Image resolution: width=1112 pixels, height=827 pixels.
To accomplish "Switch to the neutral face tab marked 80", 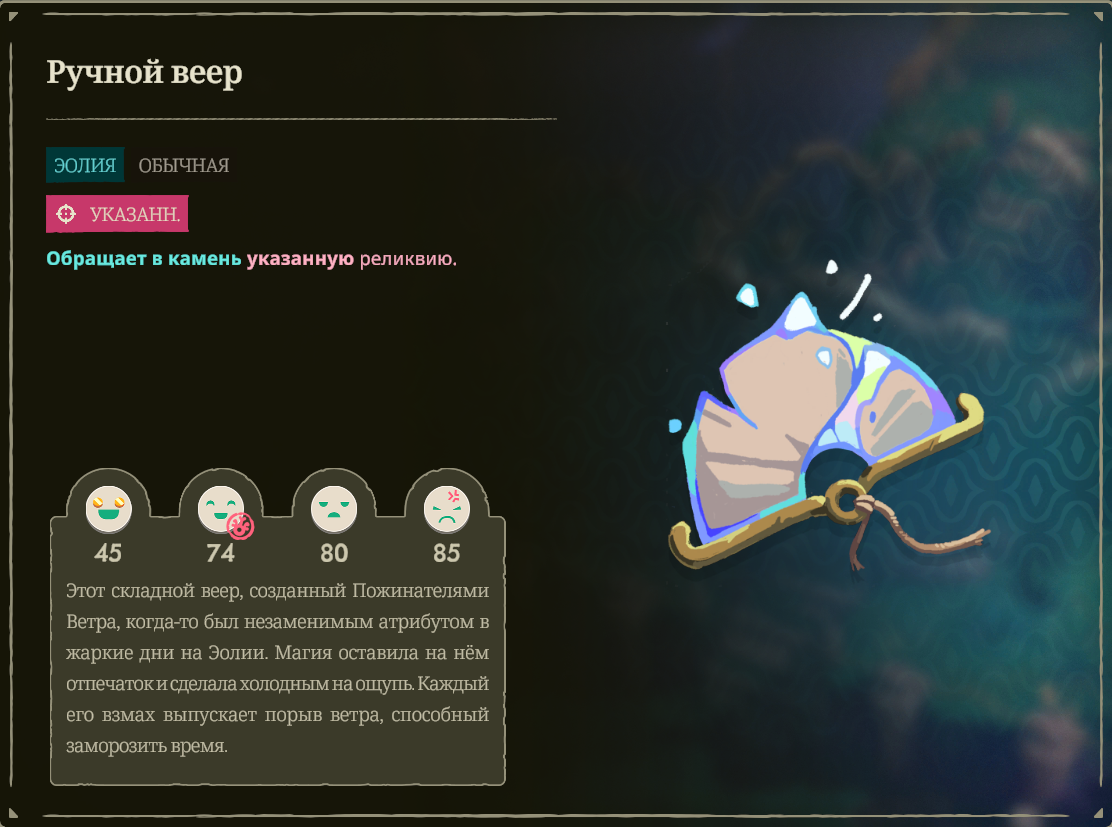I will [333, 509].
